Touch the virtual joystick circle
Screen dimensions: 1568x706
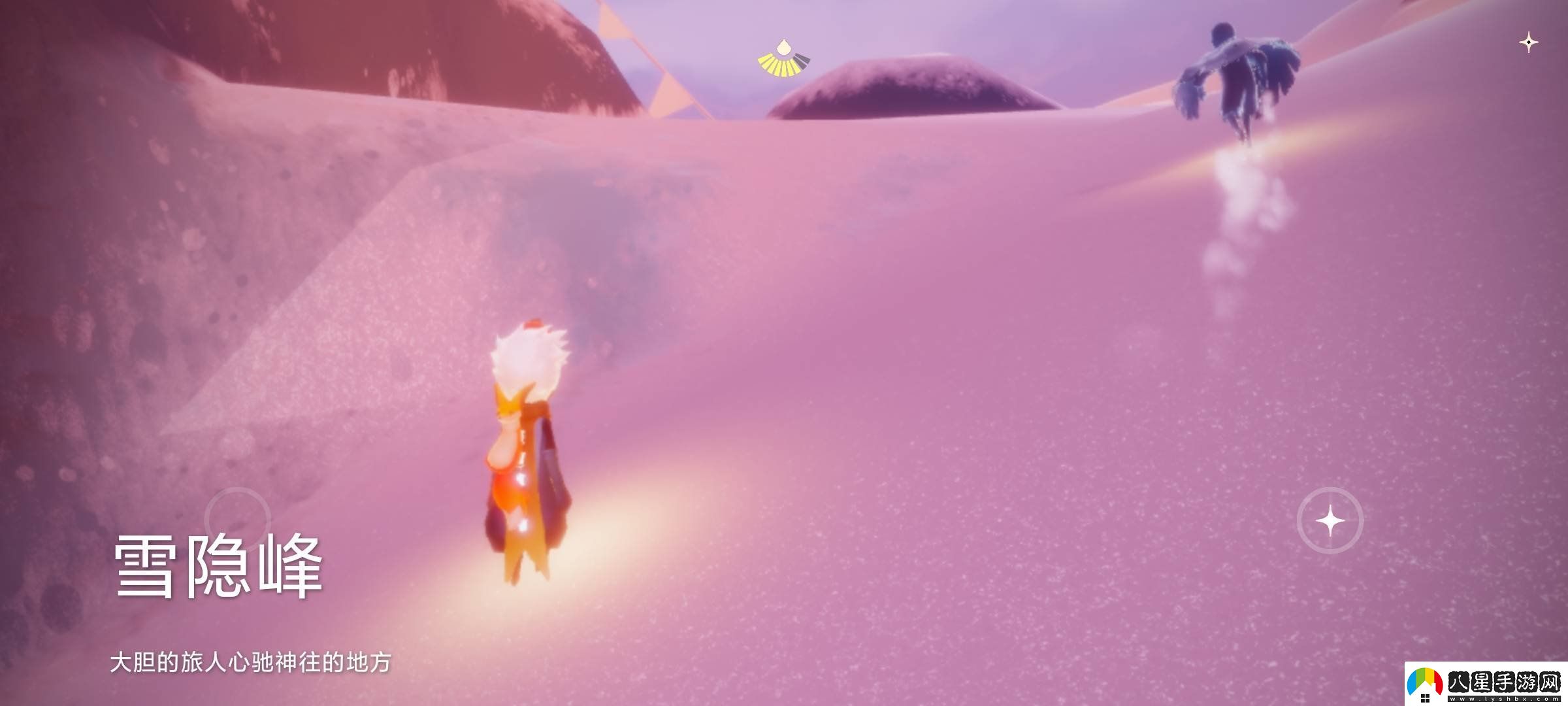pos(237,520)
